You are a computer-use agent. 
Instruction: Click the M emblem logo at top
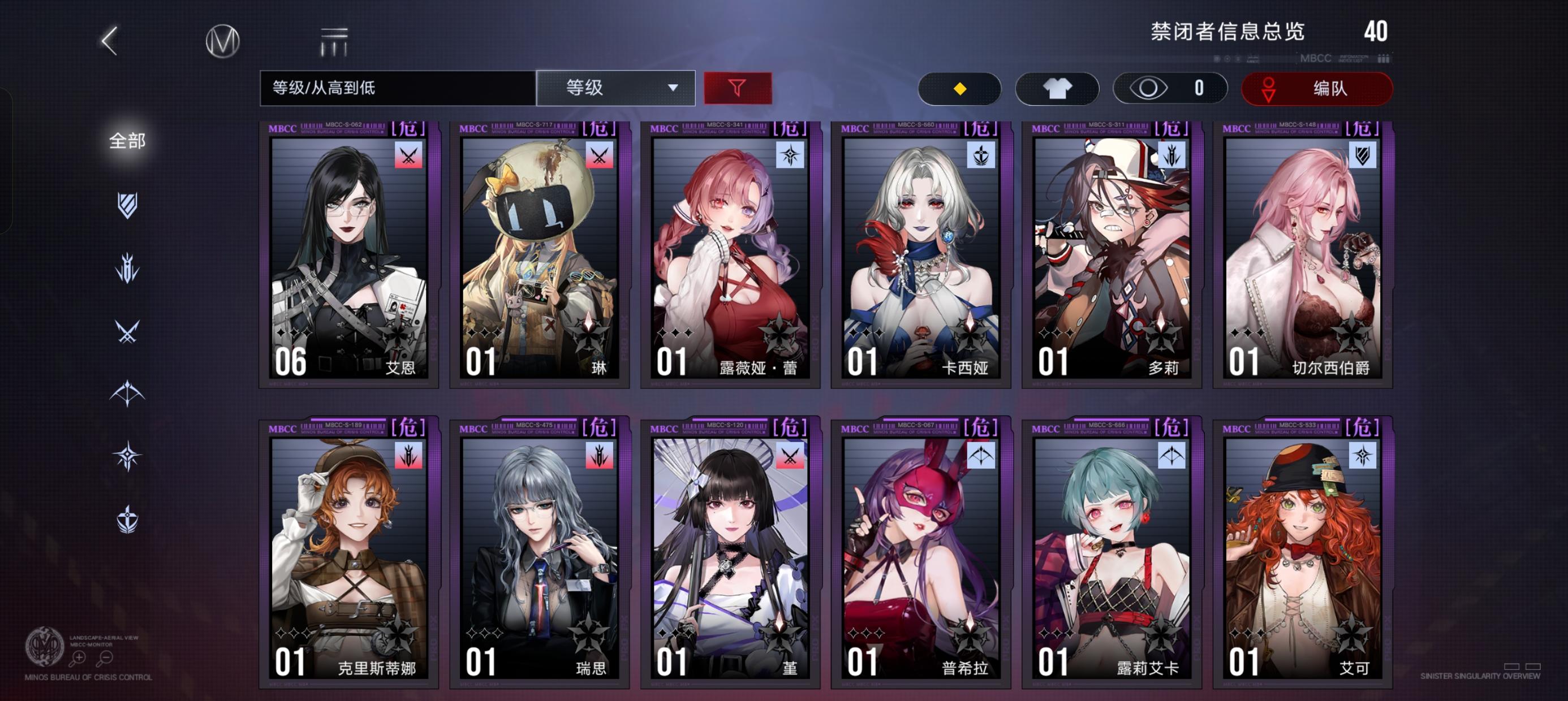coord(224,41)
